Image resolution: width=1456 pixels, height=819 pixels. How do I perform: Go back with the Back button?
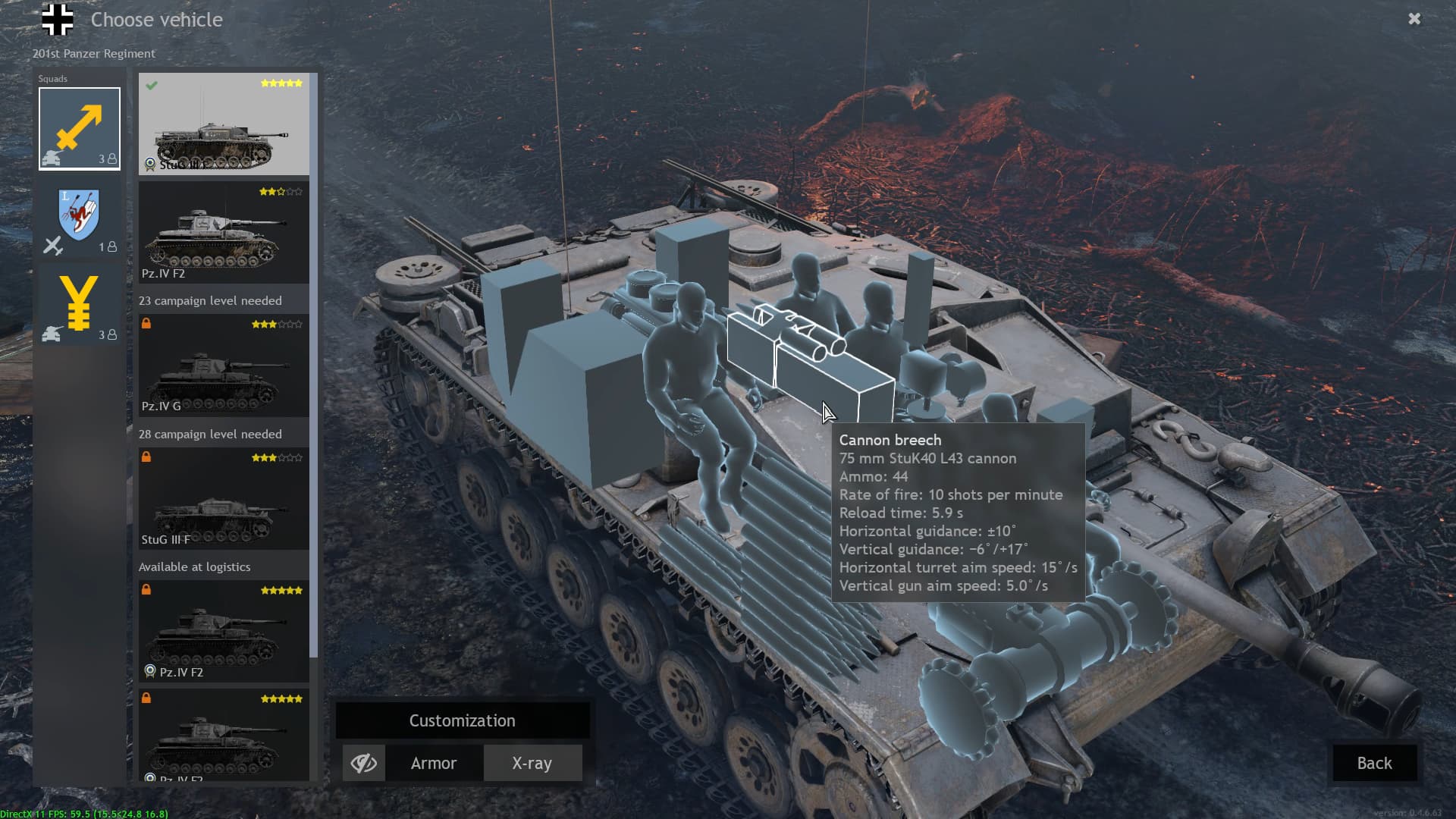click(x=1374, y=763)
